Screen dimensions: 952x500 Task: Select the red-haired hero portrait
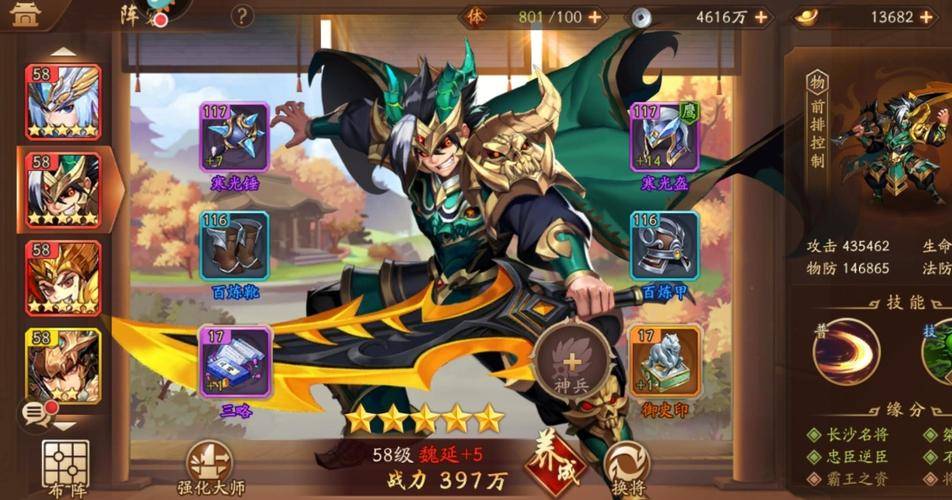coord(62,278)
